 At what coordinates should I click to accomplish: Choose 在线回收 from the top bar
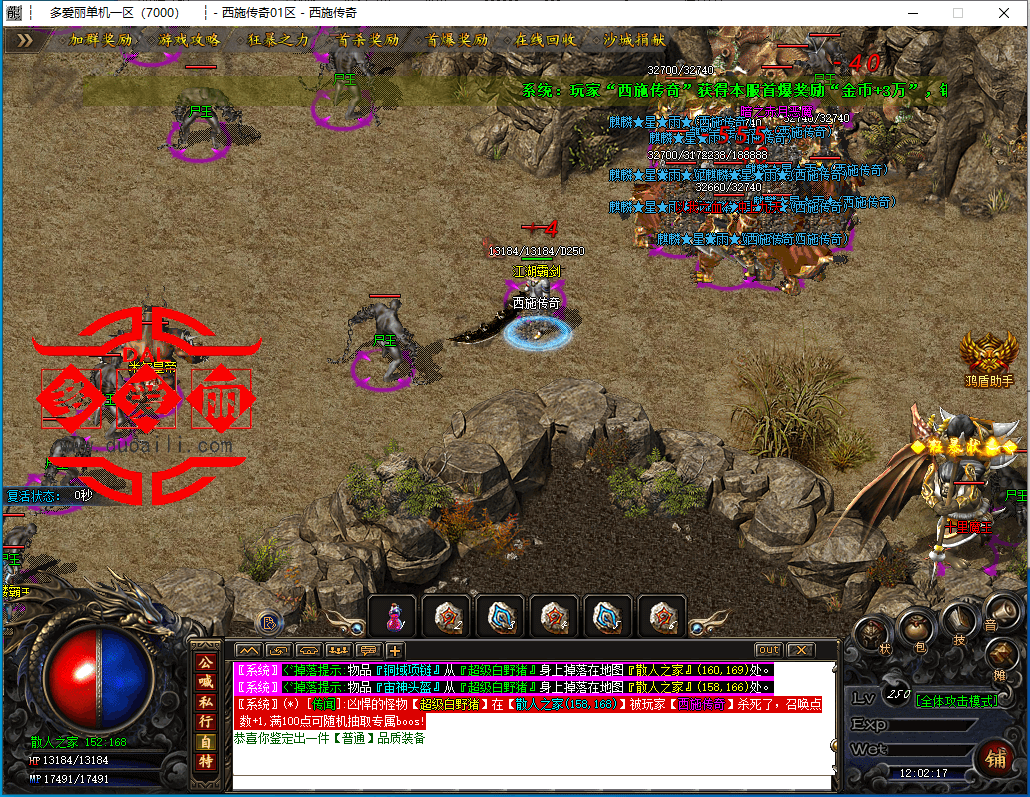[x=545, y=40]
